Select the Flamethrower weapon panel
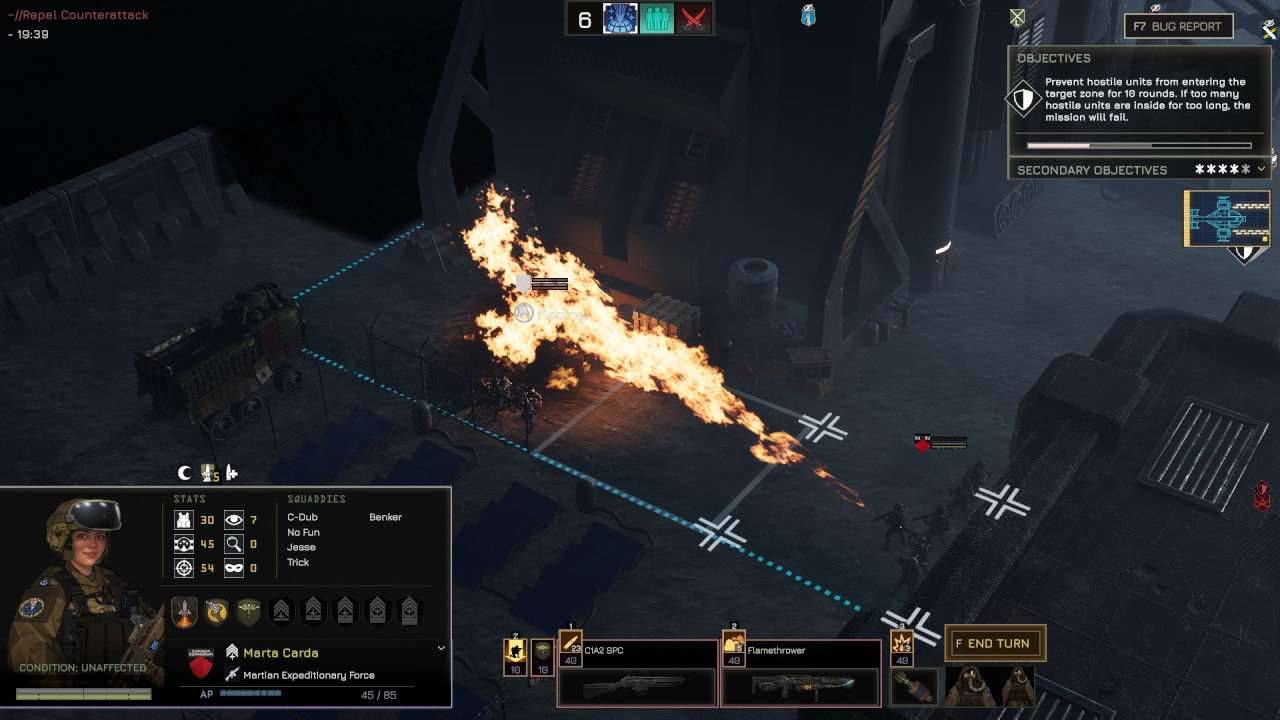1280x720 pixels. 800,675
